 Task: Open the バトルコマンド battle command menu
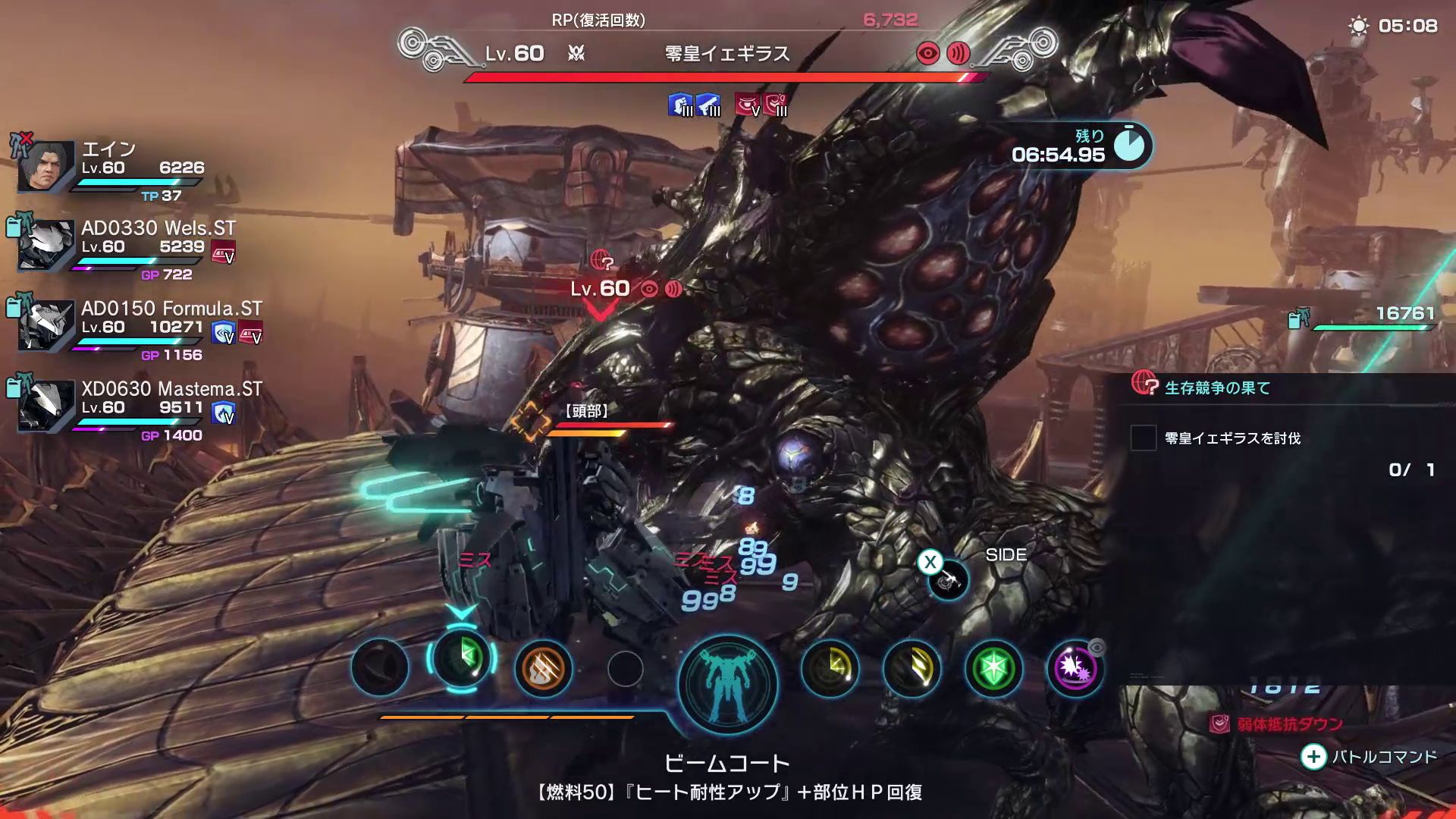click(1370, 756)
